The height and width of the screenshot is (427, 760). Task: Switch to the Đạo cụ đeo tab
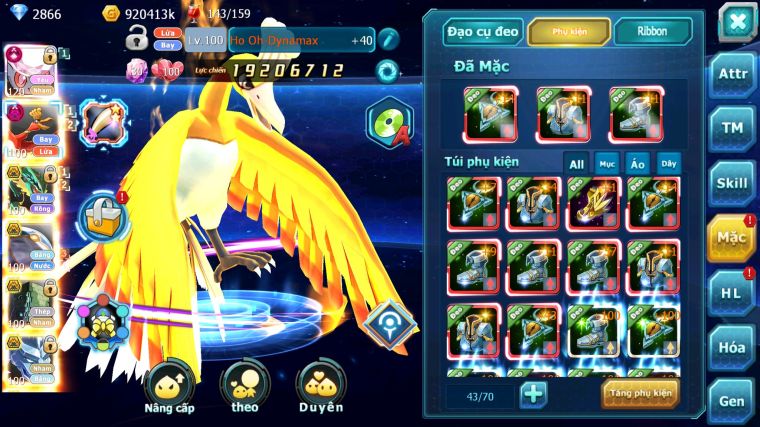(x=483, y=32)
